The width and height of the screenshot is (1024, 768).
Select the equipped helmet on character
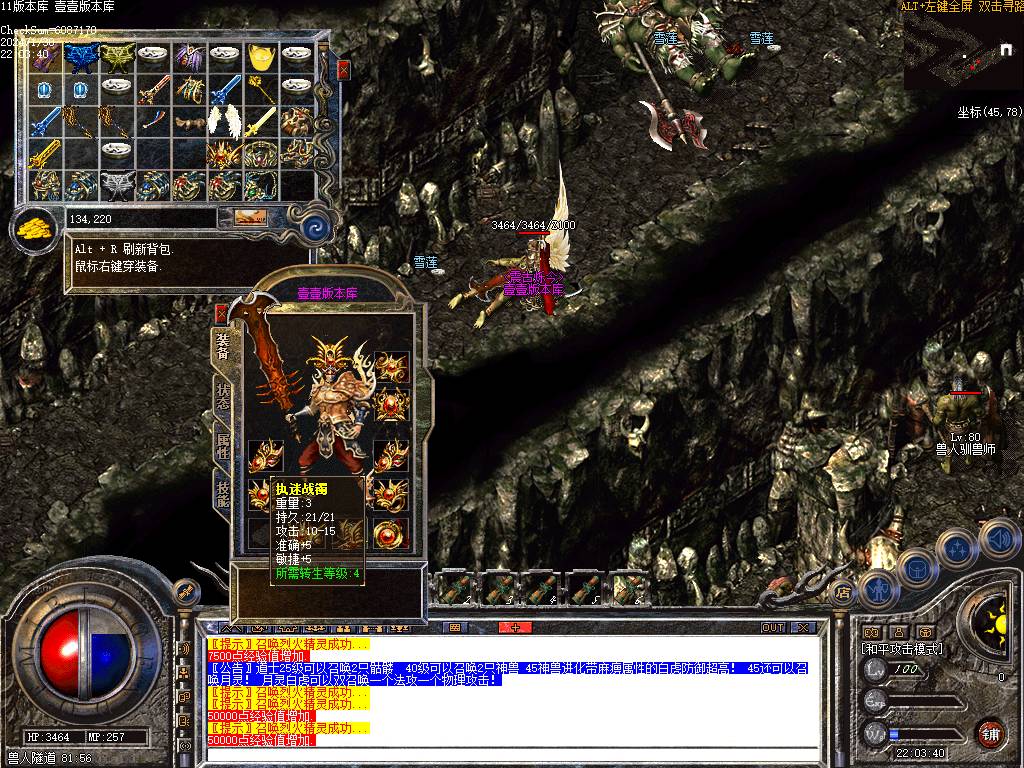click(327, 355)
